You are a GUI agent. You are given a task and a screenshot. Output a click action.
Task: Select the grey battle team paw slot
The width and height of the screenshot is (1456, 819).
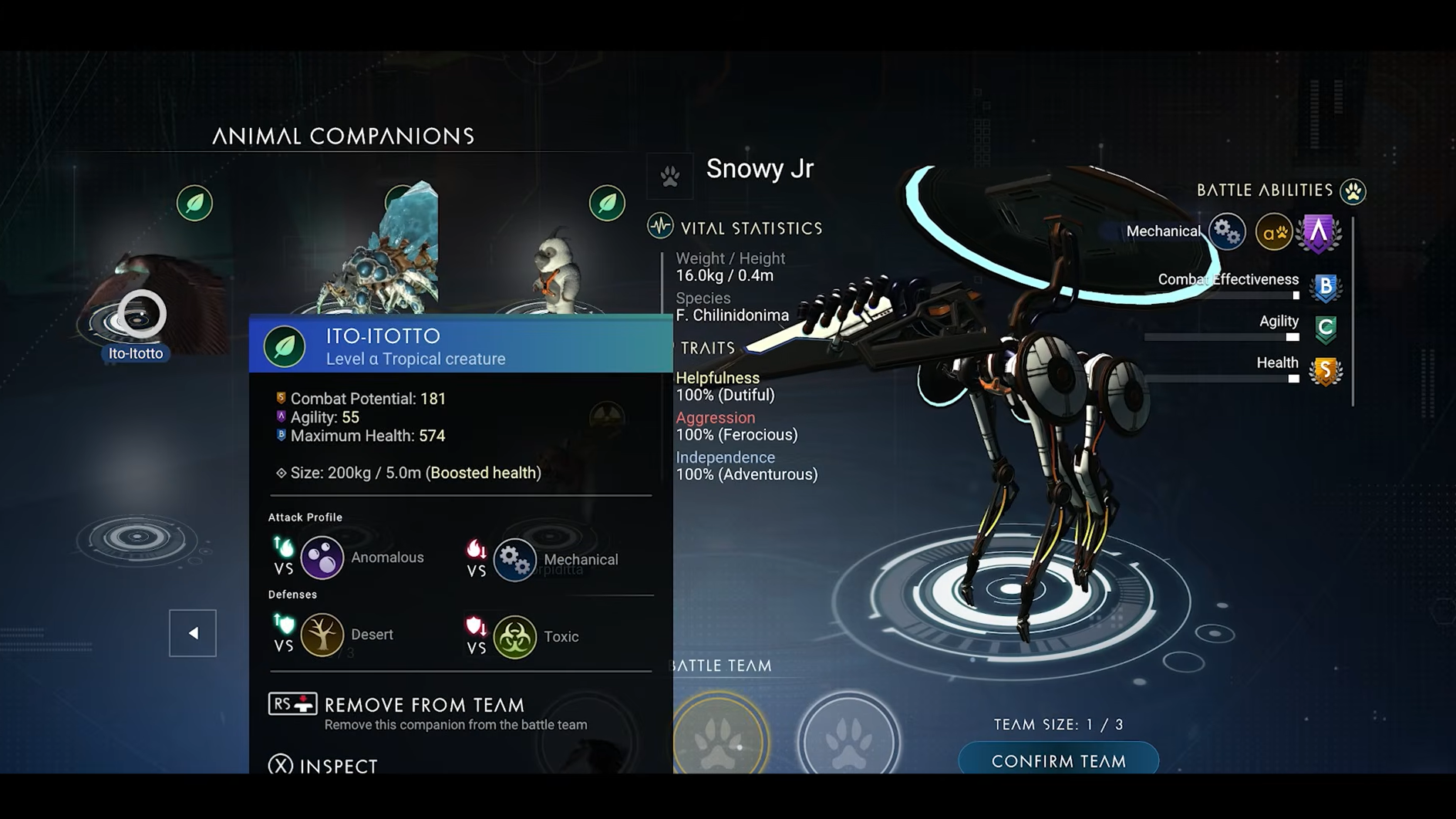click(848, 739)
